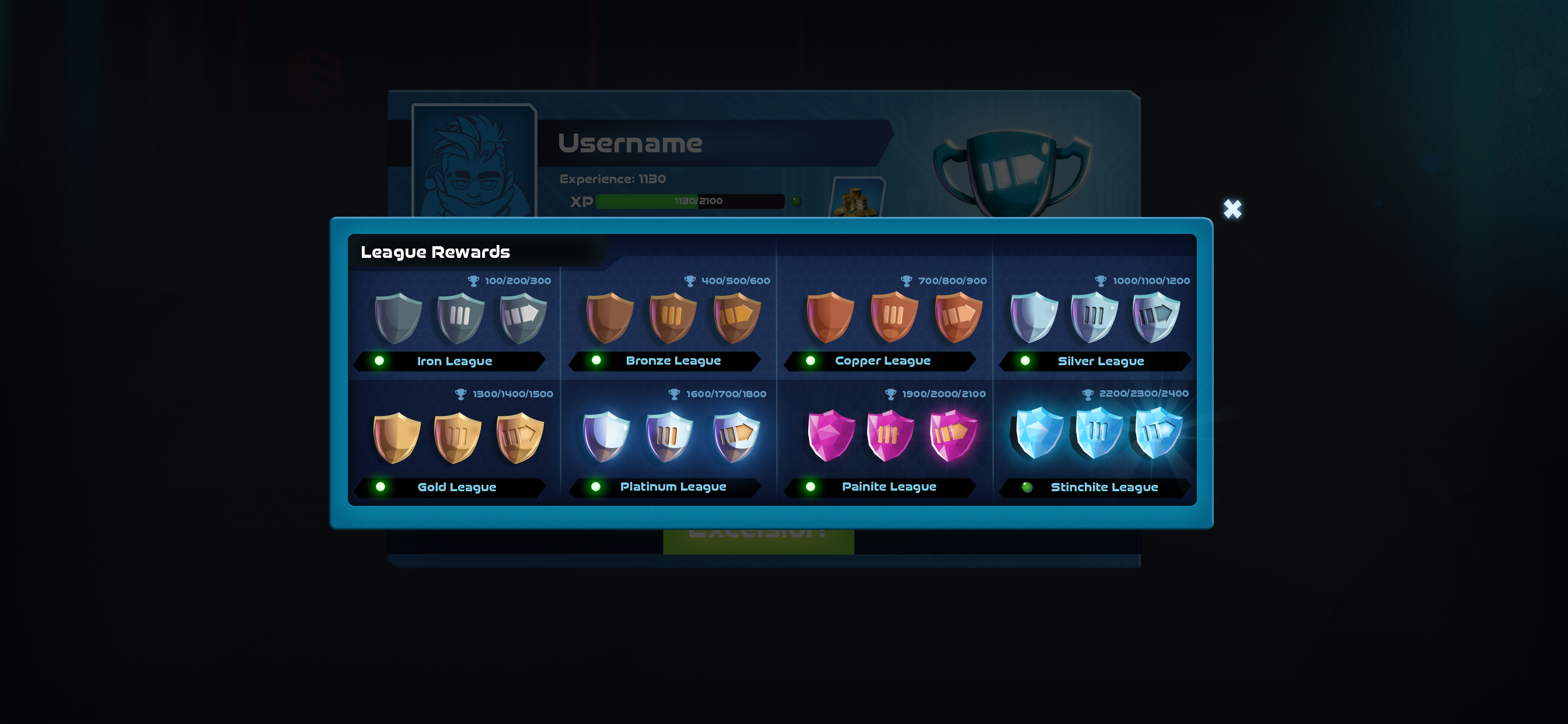Screen dimensions: 1568x724
Task: Select the Gold shield with arrow emblem
Action: (520, 438)
